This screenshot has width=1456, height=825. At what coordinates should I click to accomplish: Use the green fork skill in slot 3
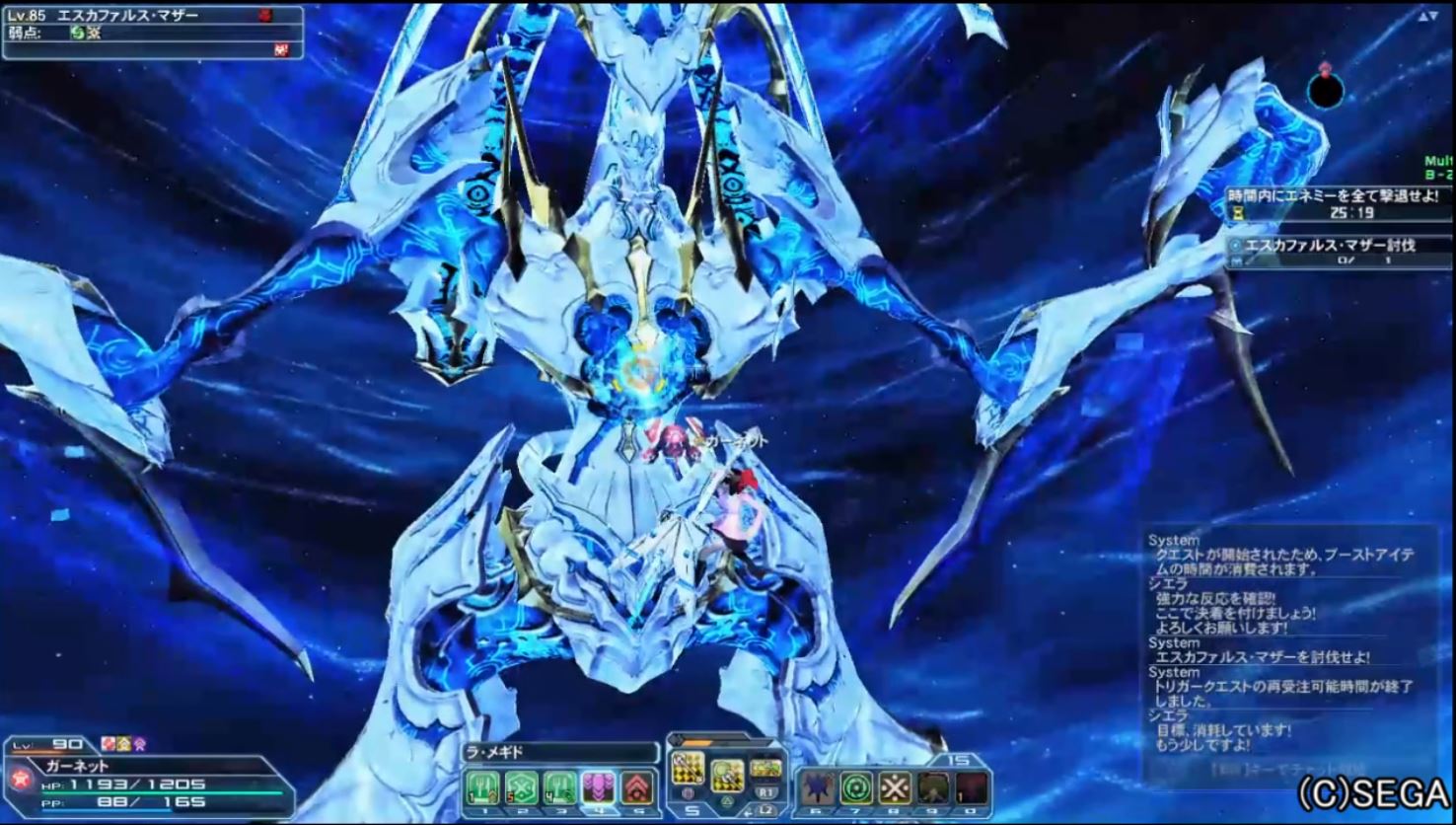(x=560, y=787)
